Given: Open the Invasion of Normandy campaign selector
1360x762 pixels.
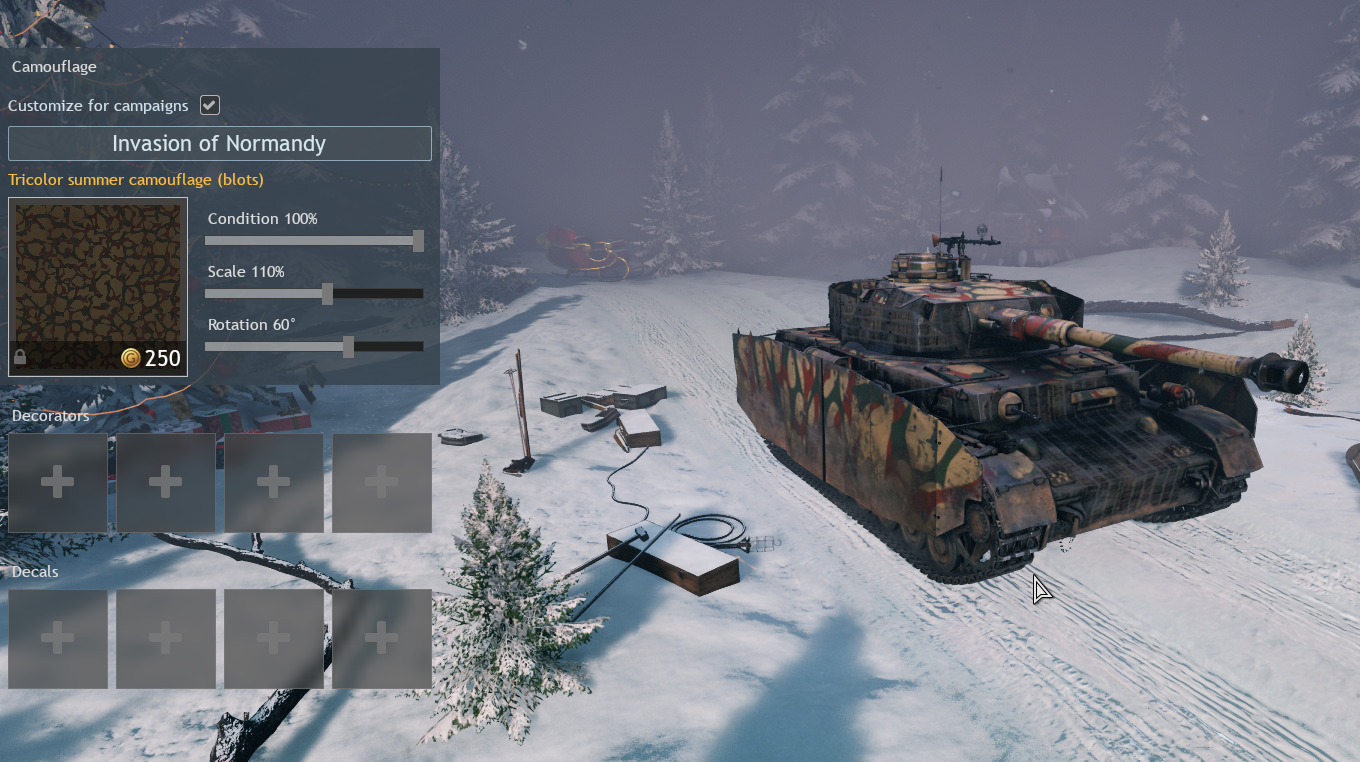Looking at the screenshot, I should click(219, 143).
